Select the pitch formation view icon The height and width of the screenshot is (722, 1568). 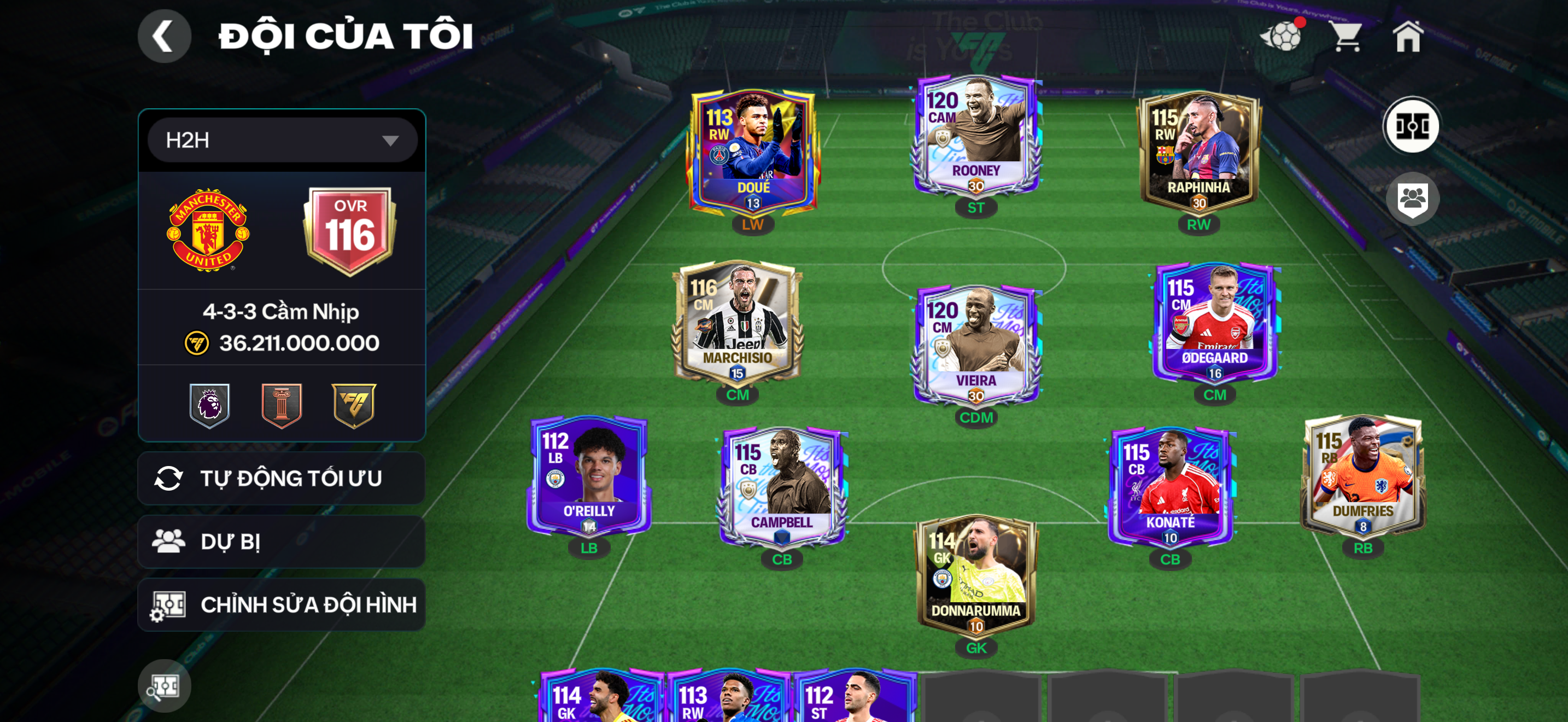[1413, 125]
